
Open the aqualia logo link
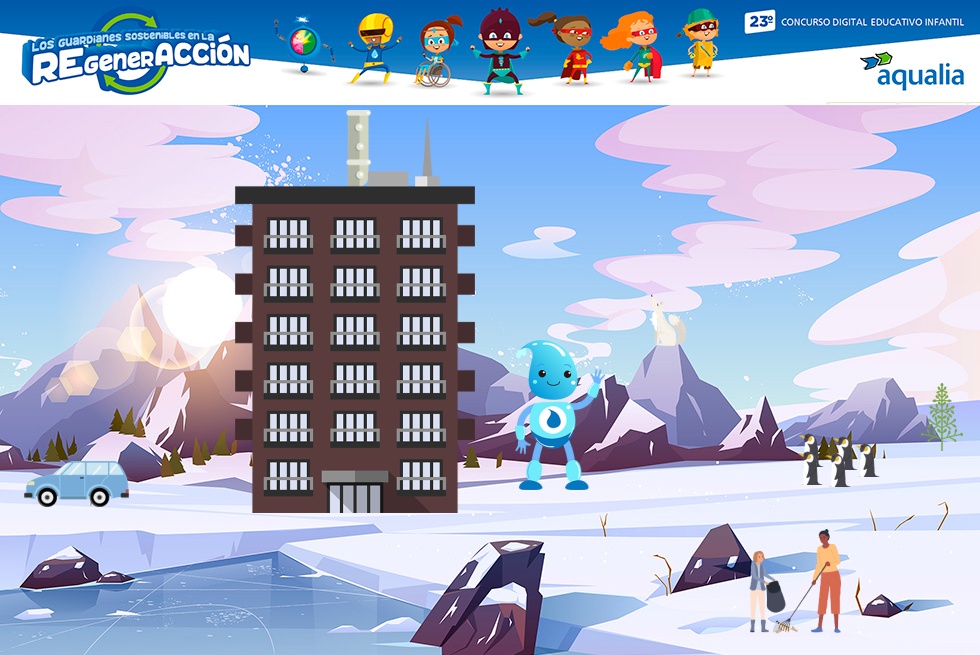click(912, 71)
